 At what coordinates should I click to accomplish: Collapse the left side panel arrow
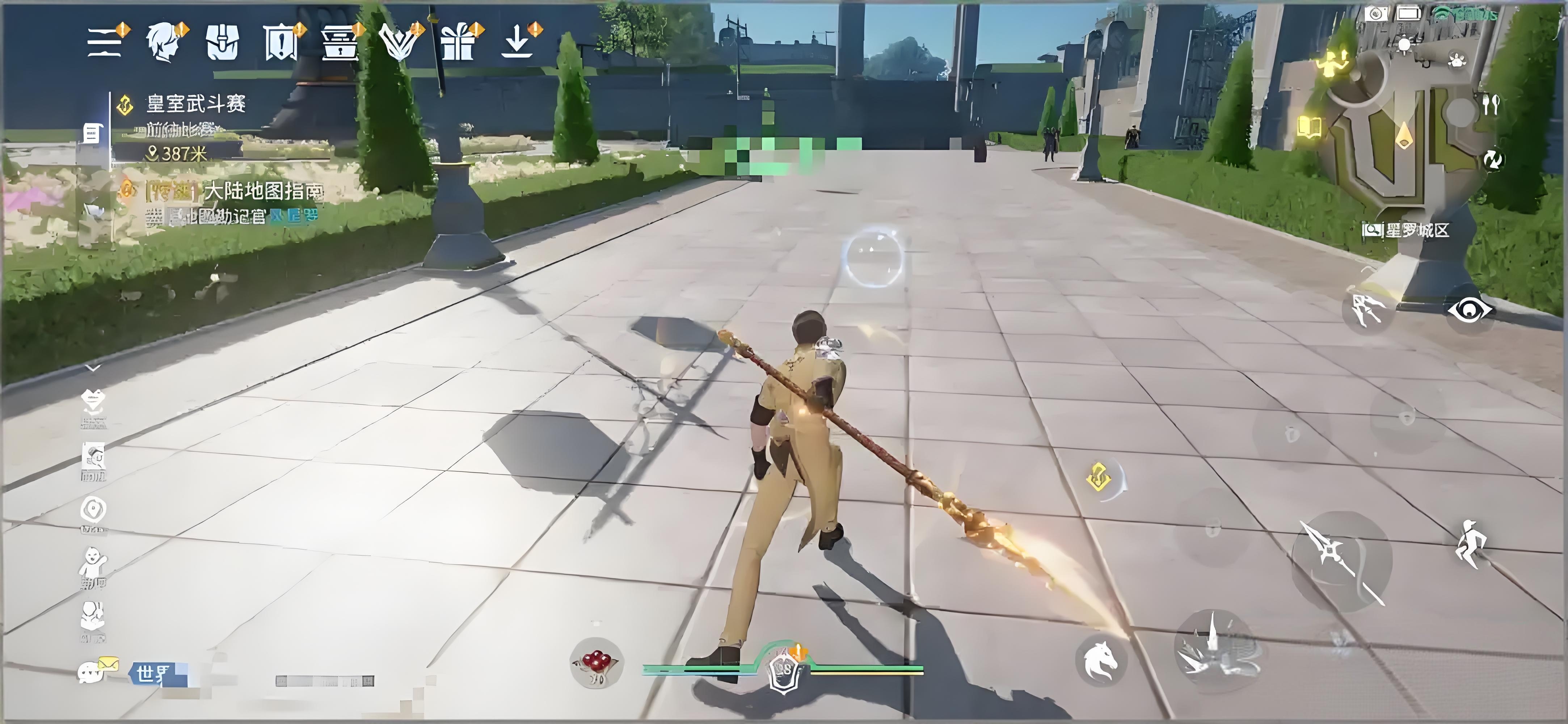[93, 368]
